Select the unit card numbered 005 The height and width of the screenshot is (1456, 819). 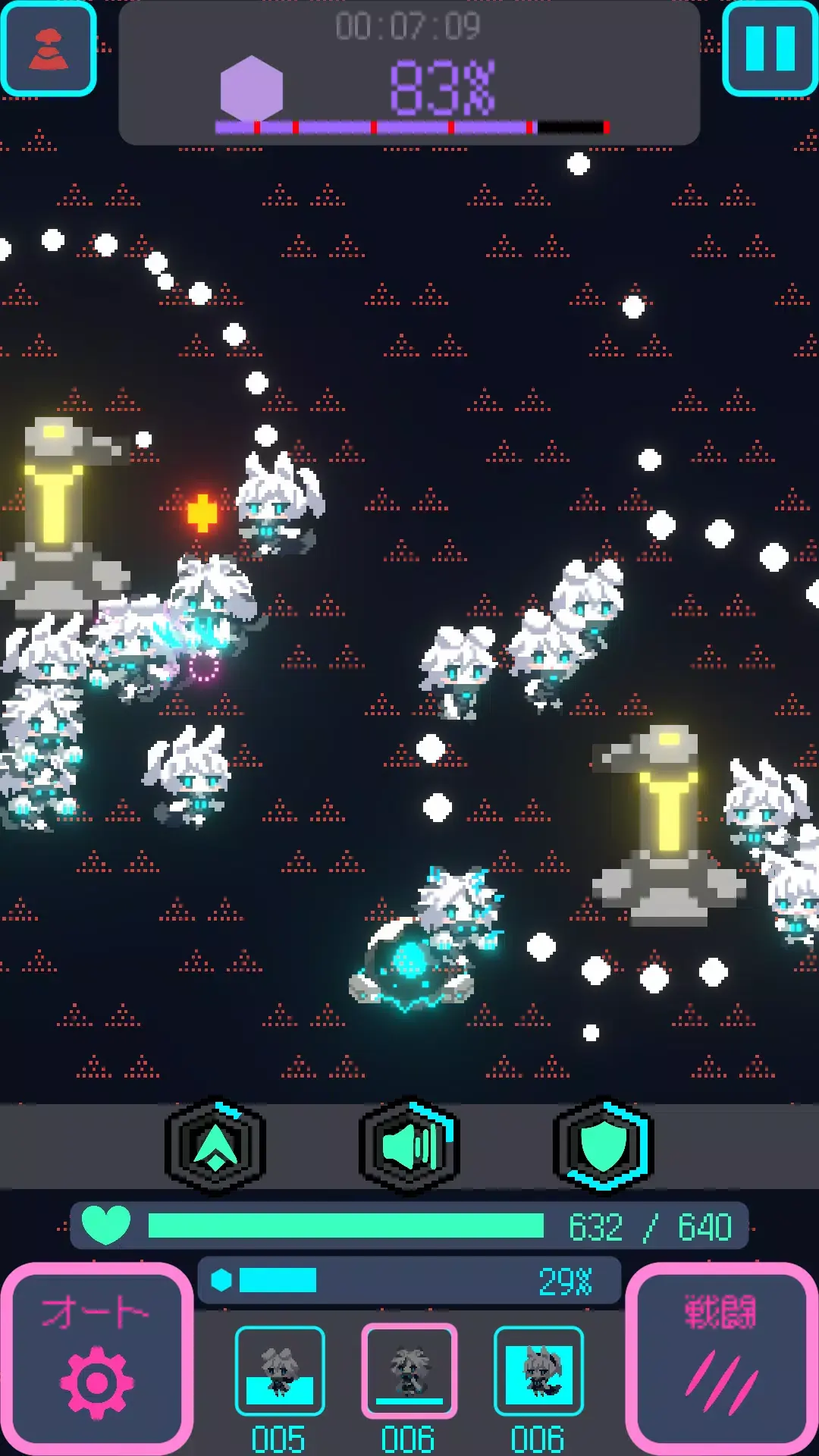(x=280, y=1371)
